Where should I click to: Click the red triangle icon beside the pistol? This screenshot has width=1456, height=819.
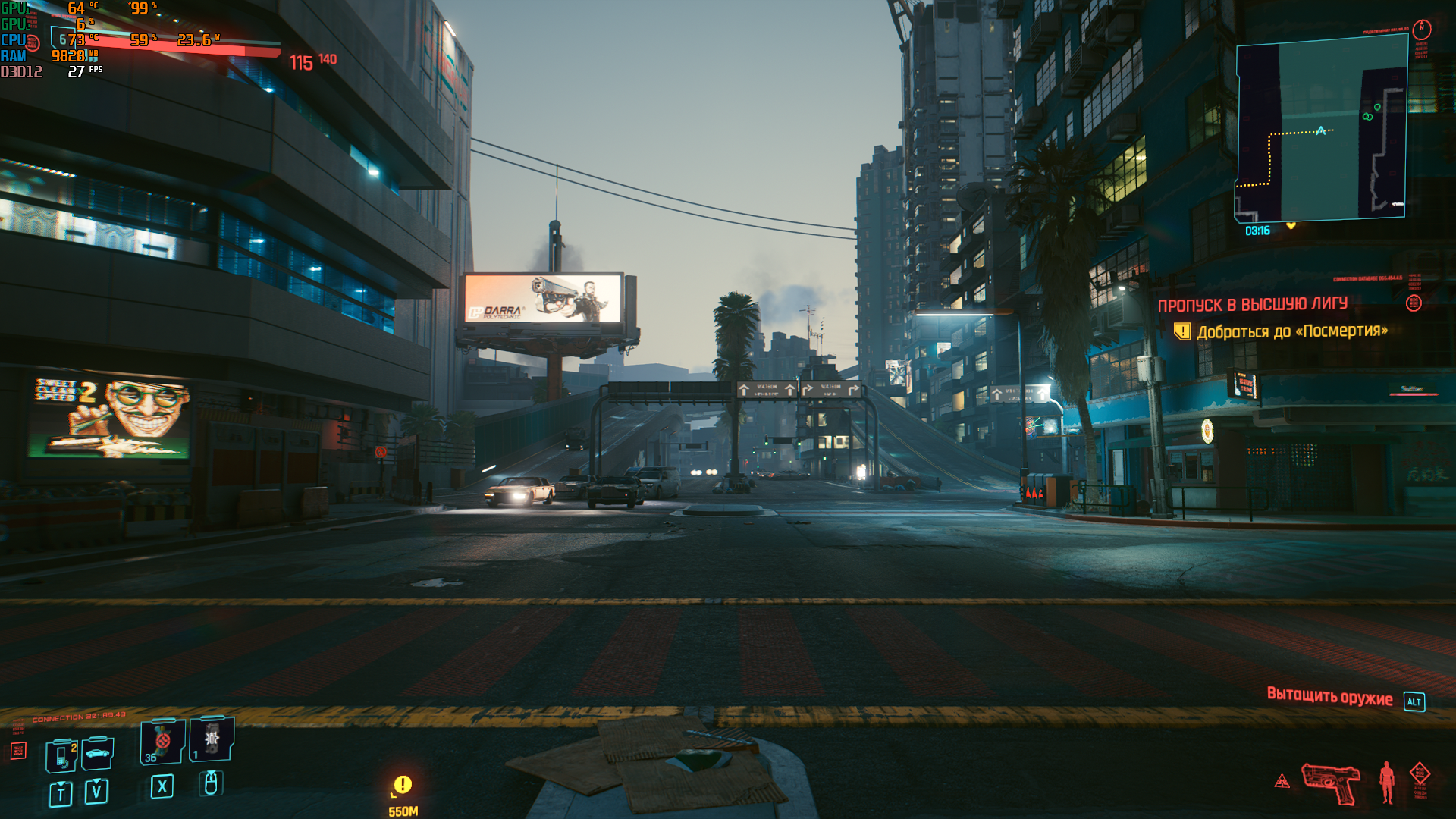[x=1282, y=781]
